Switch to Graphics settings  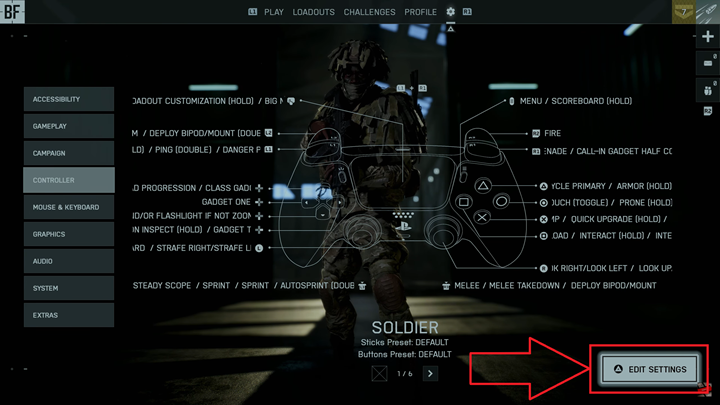69,235
